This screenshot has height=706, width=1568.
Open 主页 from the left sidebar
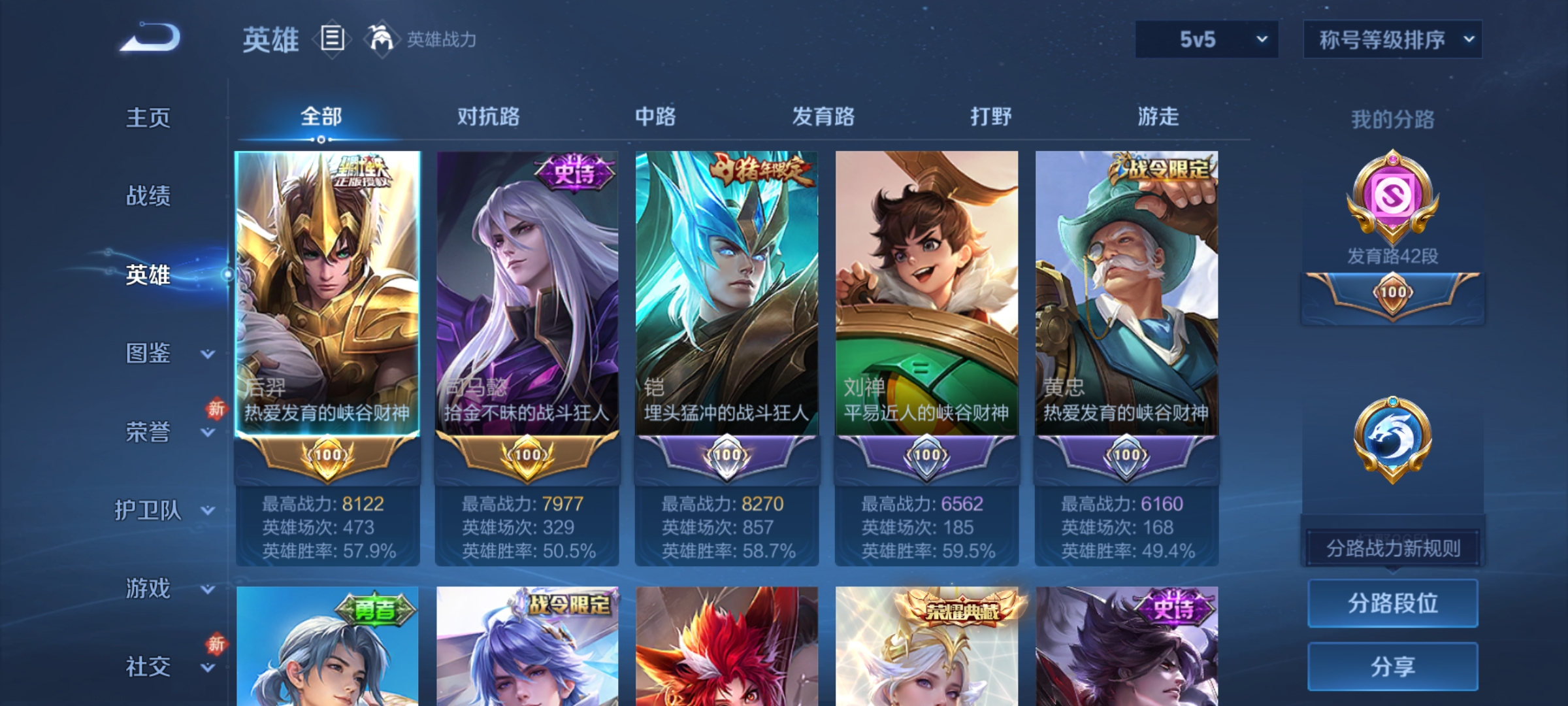click(x=148, y=118)
